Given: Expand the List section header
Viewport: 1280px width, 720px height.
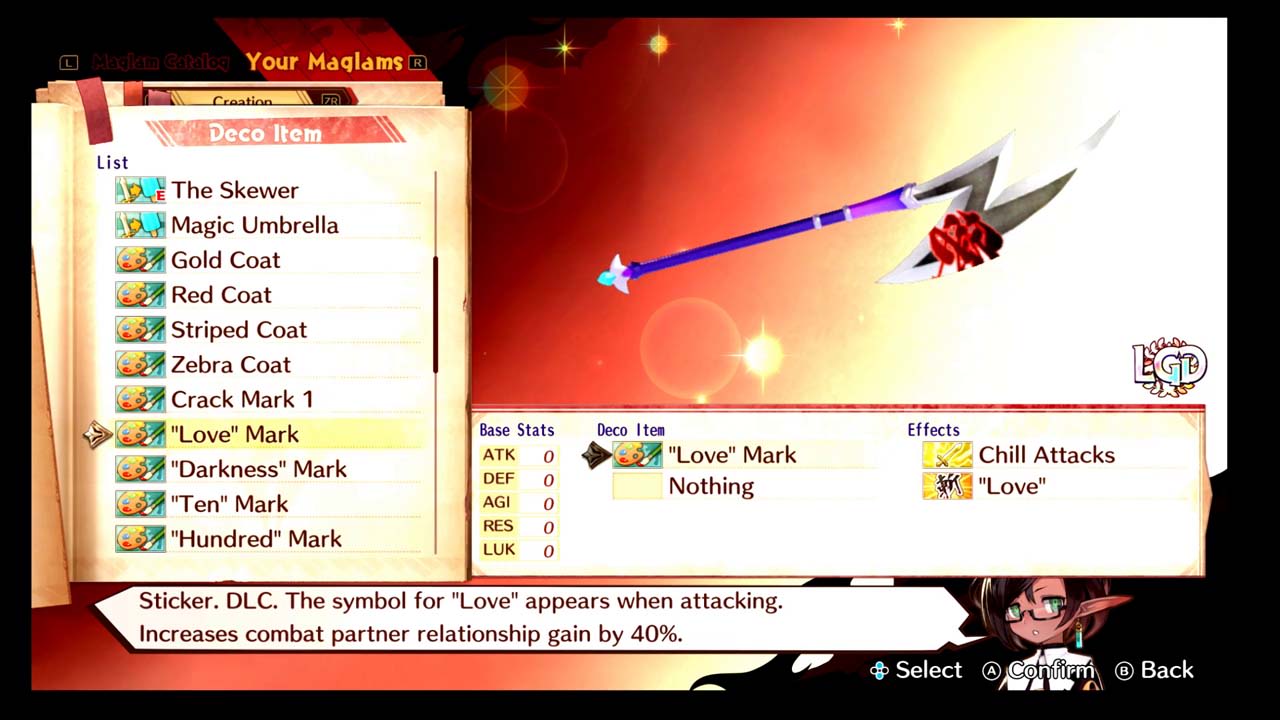Looking at the screenshot, I should (x=112, y=162).
